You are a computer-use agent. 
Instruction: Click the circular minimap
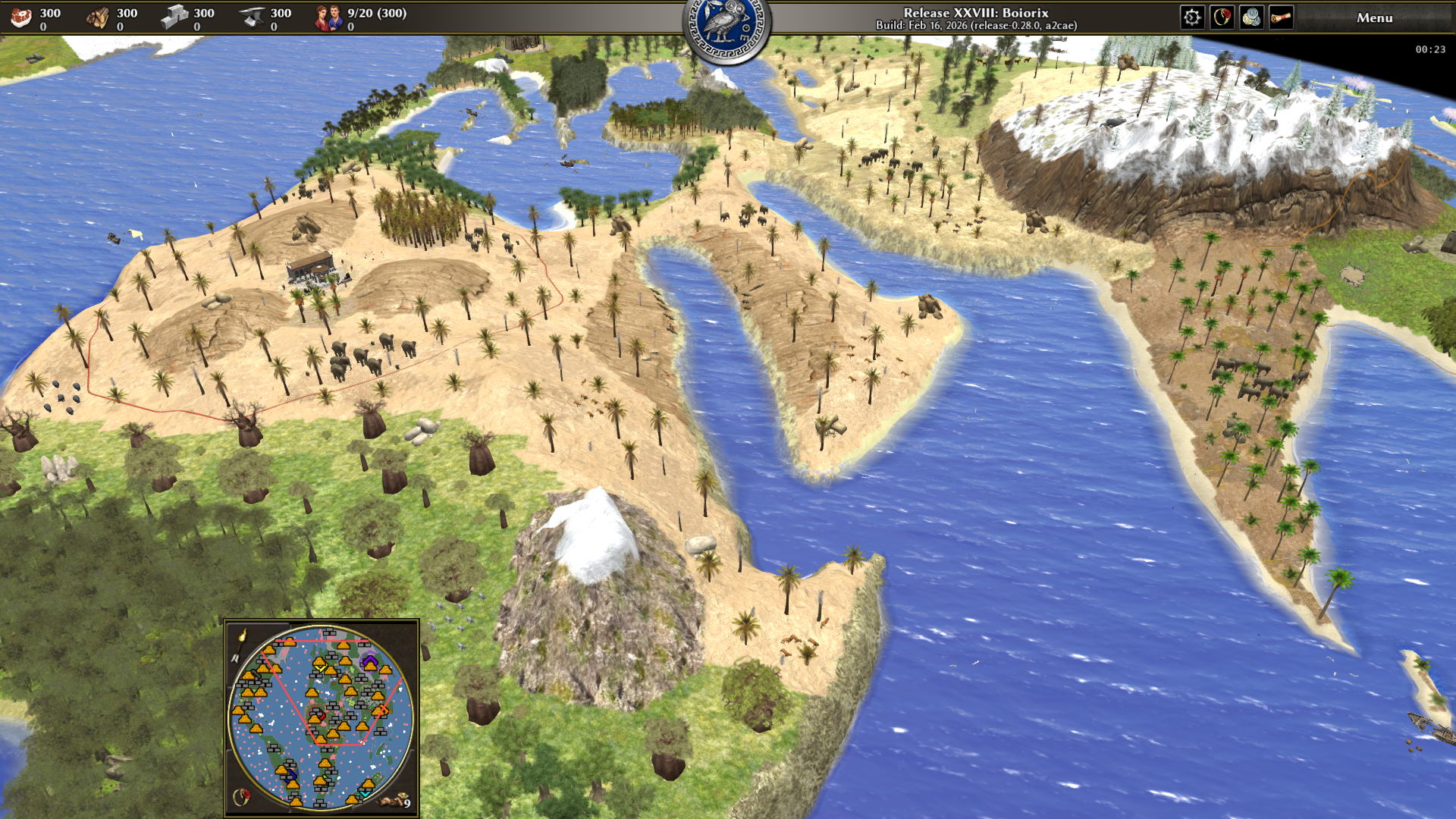coord(321,717)
